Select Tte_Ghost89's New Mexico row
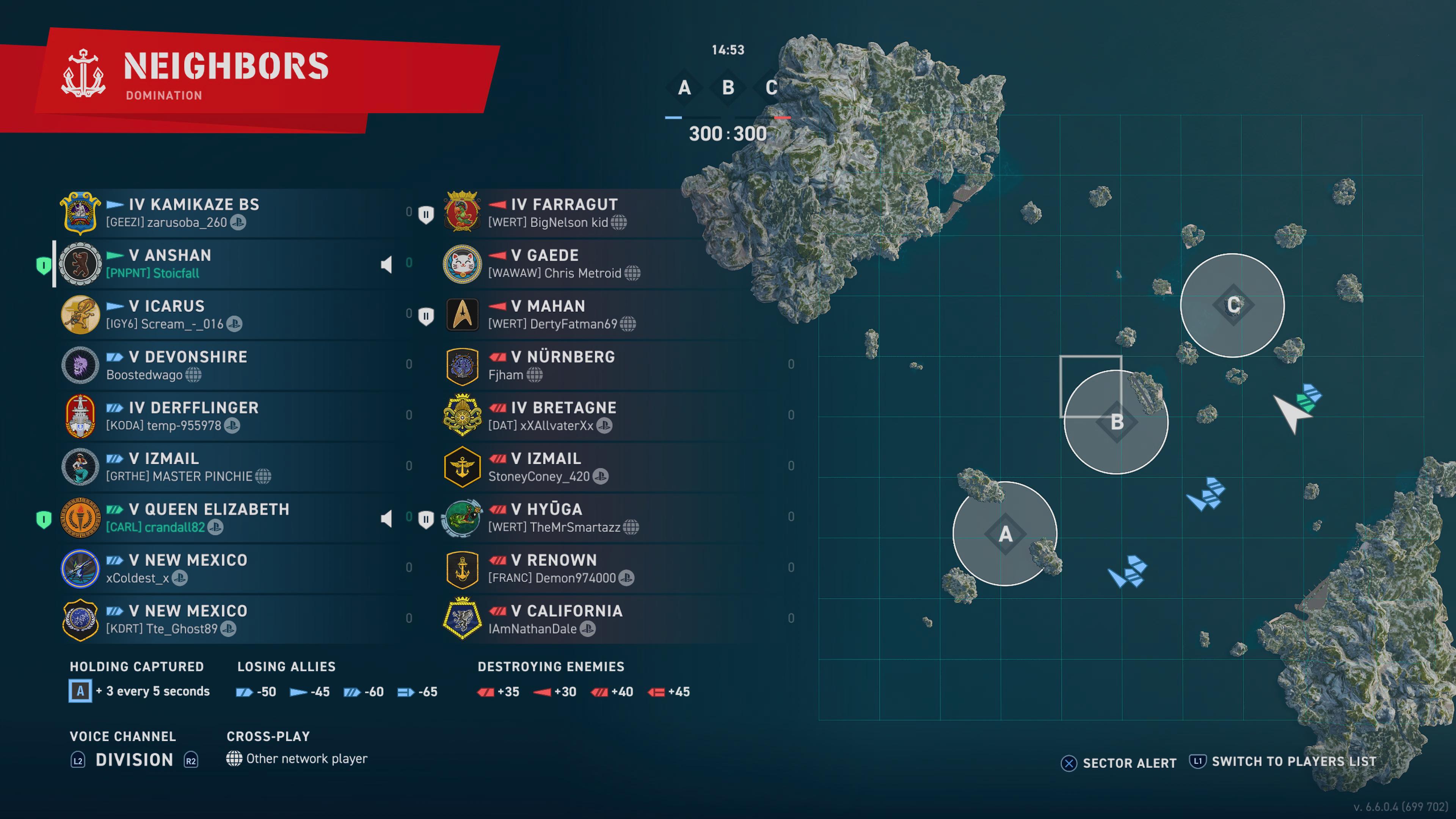This screenshot has width=1456, height=819. (x=226, y=620)
